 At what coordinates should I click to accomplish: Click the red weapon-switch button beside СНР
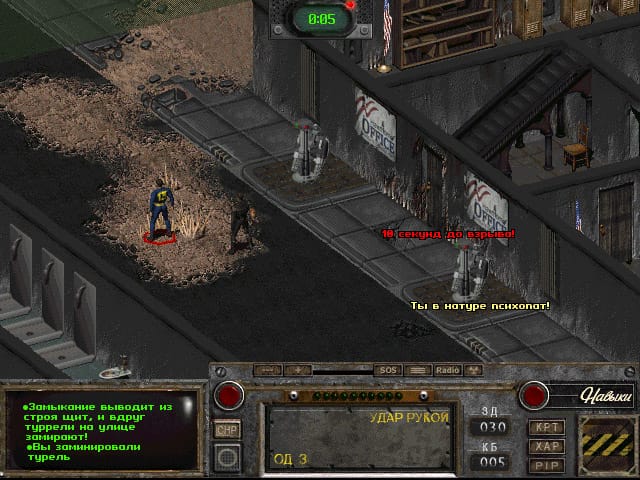point(229,396)
